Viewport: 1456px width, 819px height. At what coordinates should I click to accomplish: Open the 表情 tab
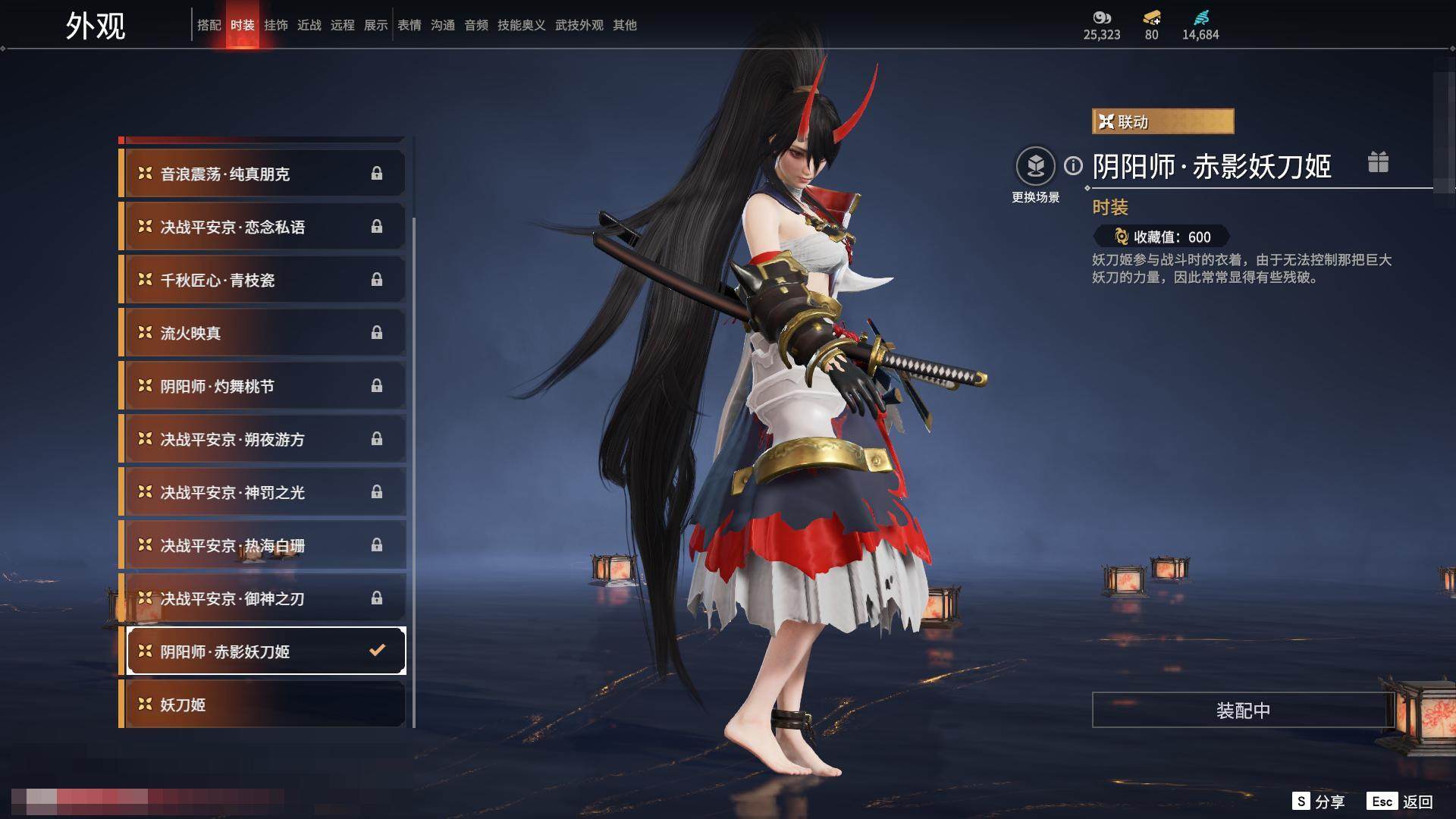(409, 25)
